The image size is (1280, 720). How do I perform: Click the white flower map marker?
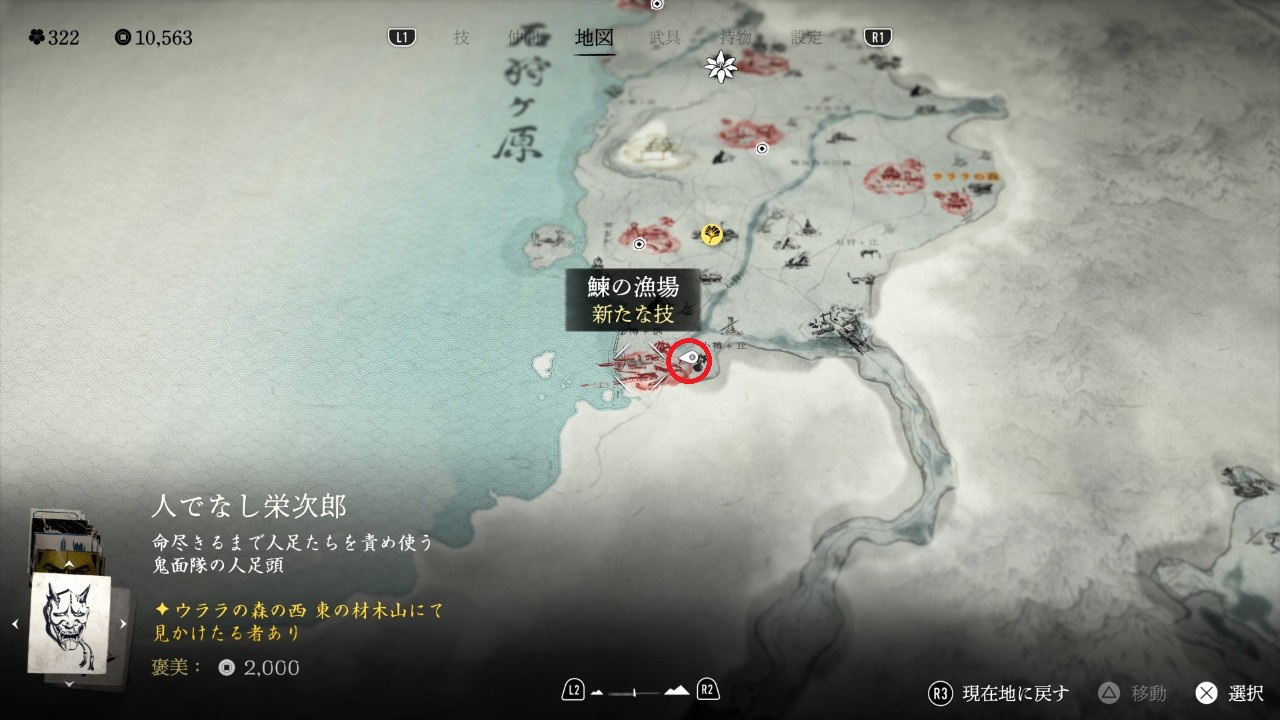tap(720, 67)
